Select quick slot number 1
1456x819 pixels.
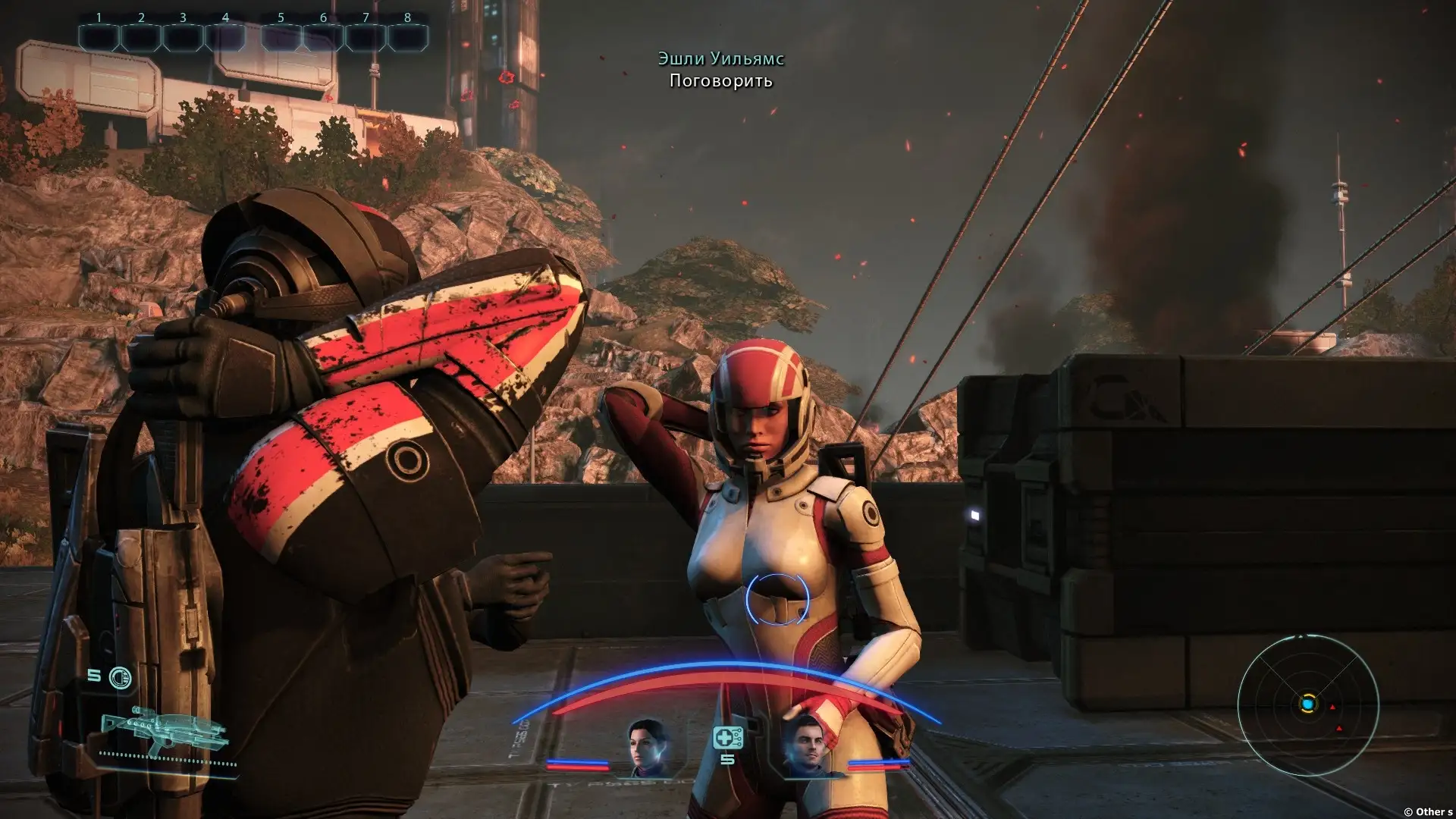click(99, 36)
